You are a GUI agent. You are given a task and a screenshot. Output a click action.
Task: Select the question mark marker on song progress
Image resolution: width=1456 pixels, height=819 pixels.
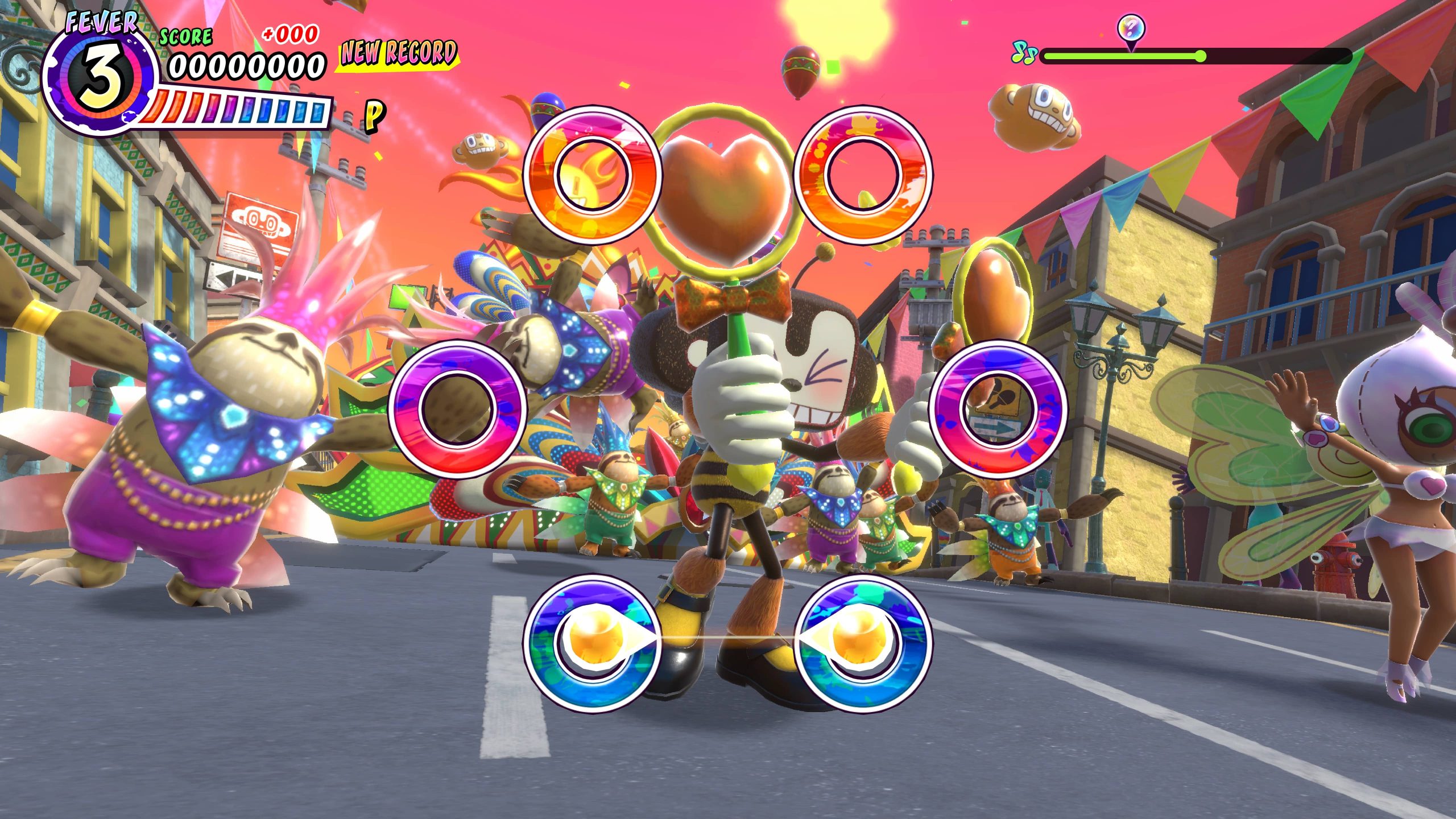coord(1131,28)
